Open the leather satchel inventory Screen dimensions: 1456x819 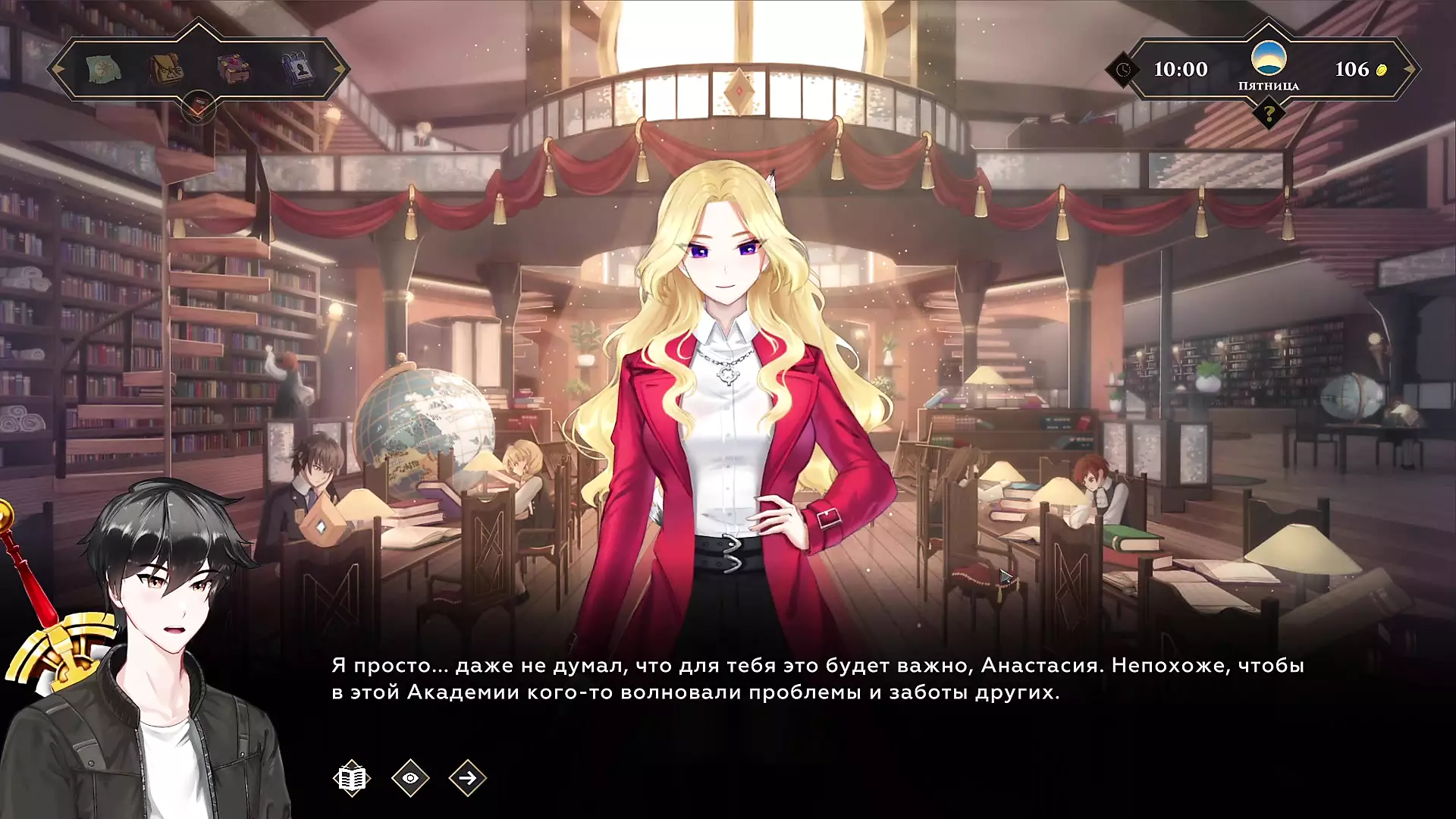[166, 69]
